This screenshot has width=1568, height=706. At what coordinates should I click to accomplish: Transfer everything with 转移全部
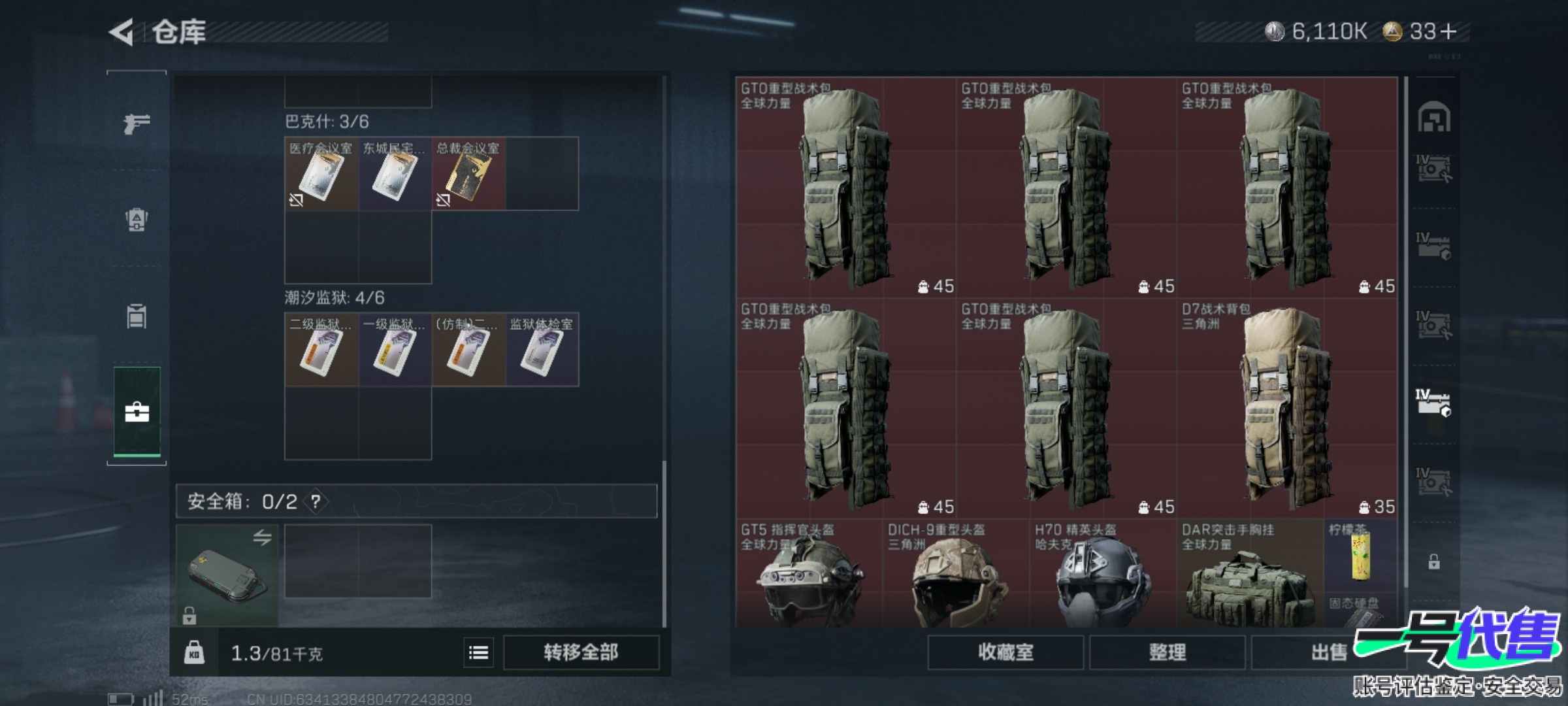pos(581,652)
